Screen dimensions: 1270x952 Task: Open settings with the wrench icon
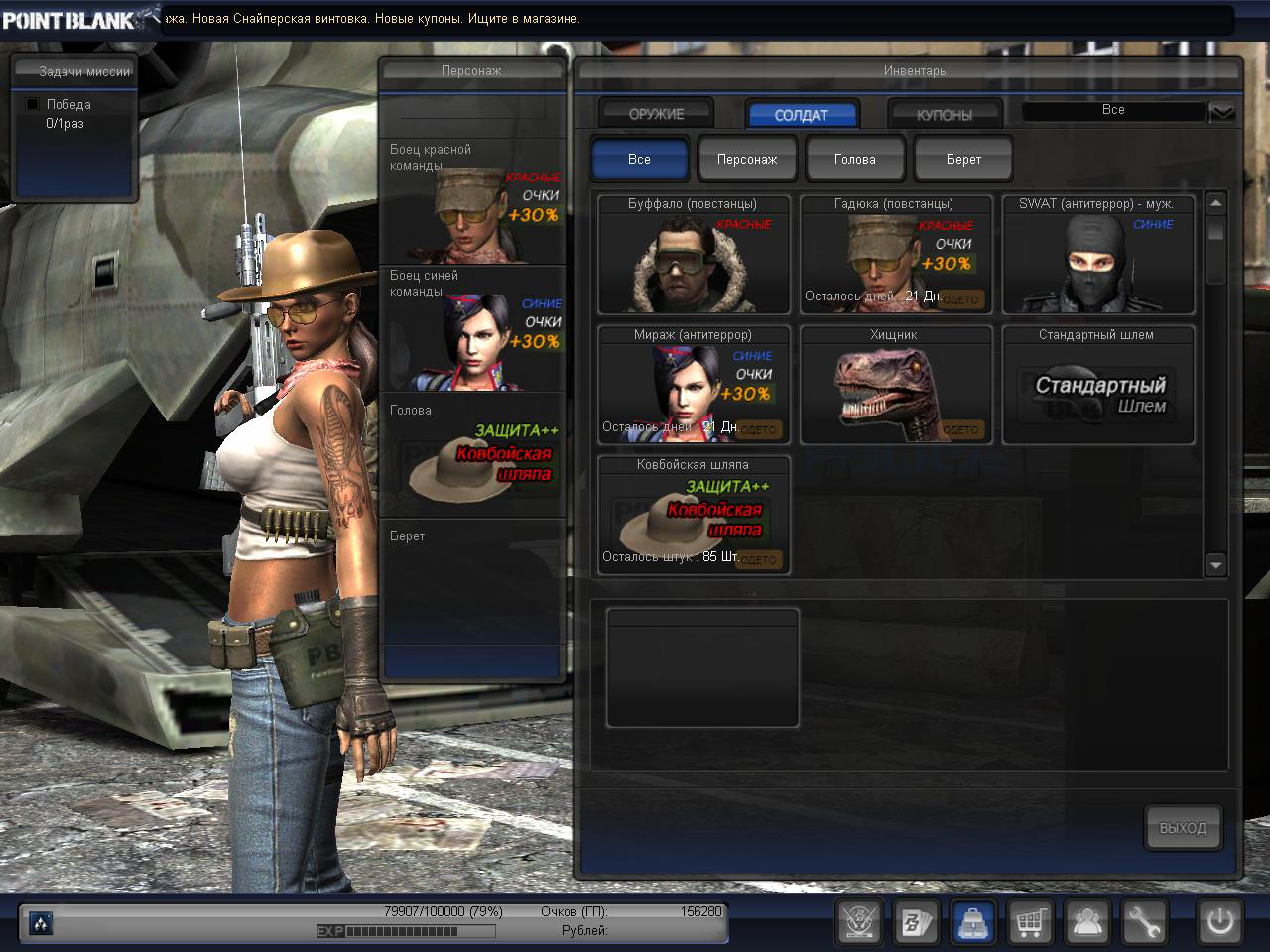pyautogui.click(x=1143, y=922)
